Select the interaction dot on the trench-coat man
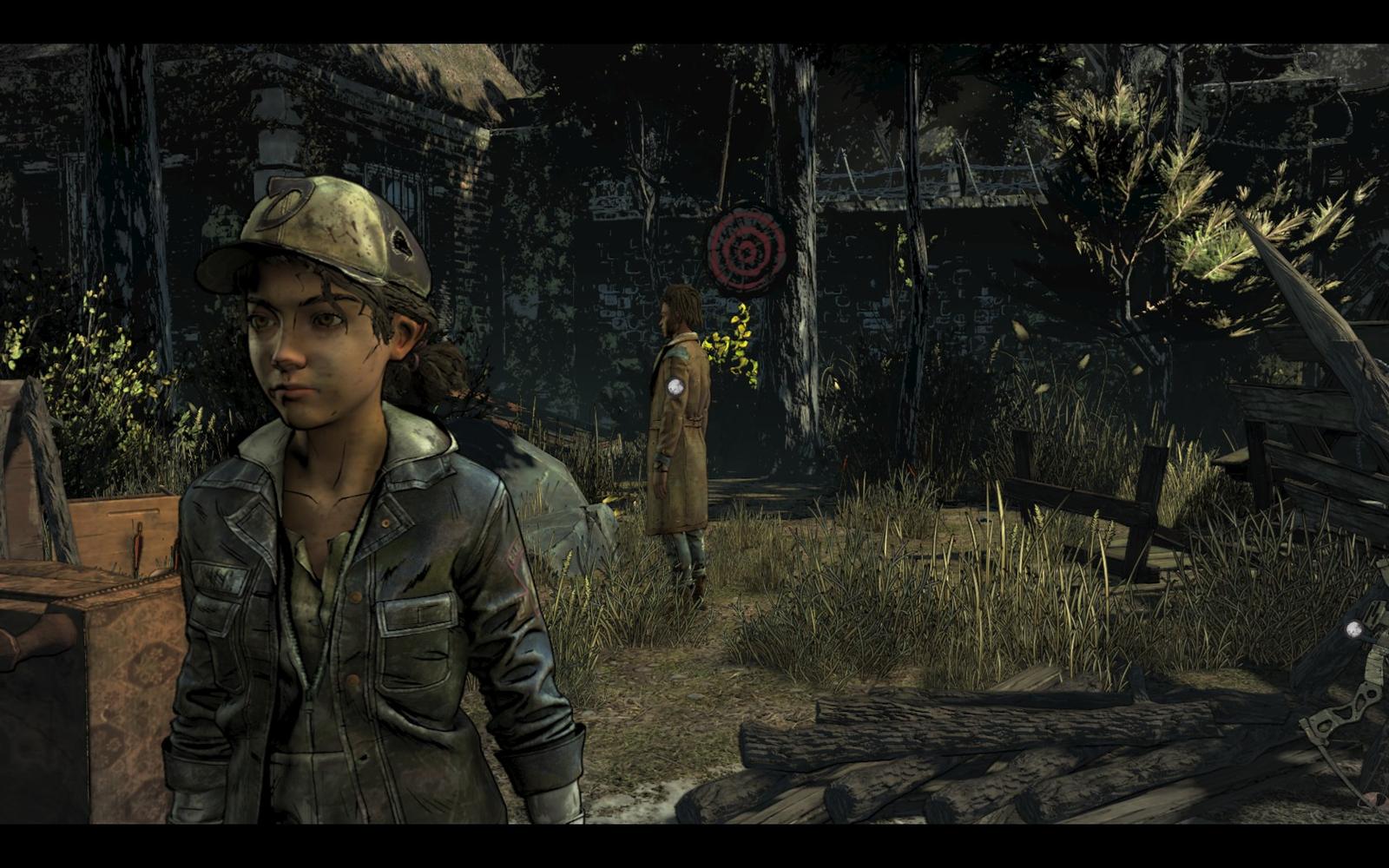The height and width of the screenshot is (868, 1389). pyautogui.click(x=677, y=387)
